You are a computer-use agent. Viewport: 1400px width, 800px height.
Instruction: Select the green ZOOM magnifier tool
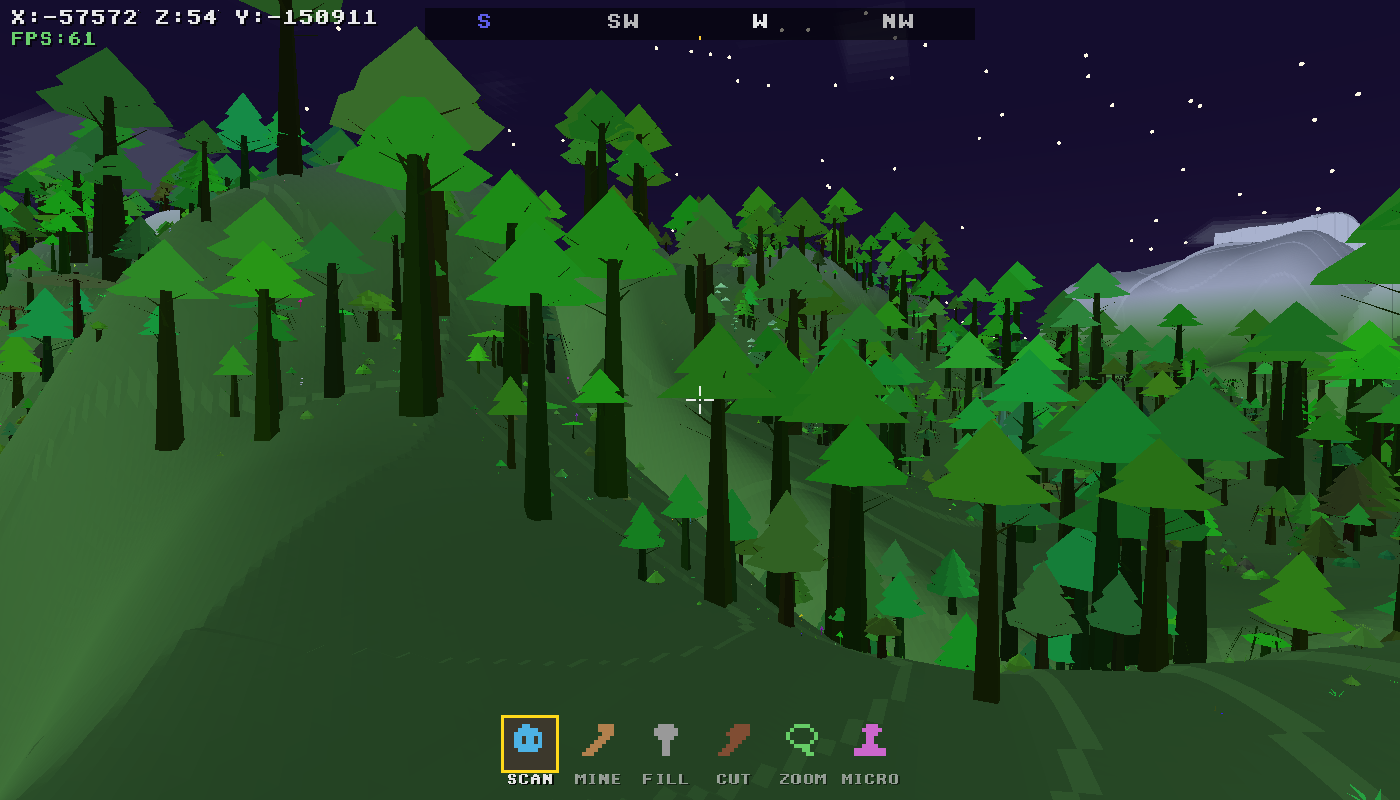[x=800, y=742]
